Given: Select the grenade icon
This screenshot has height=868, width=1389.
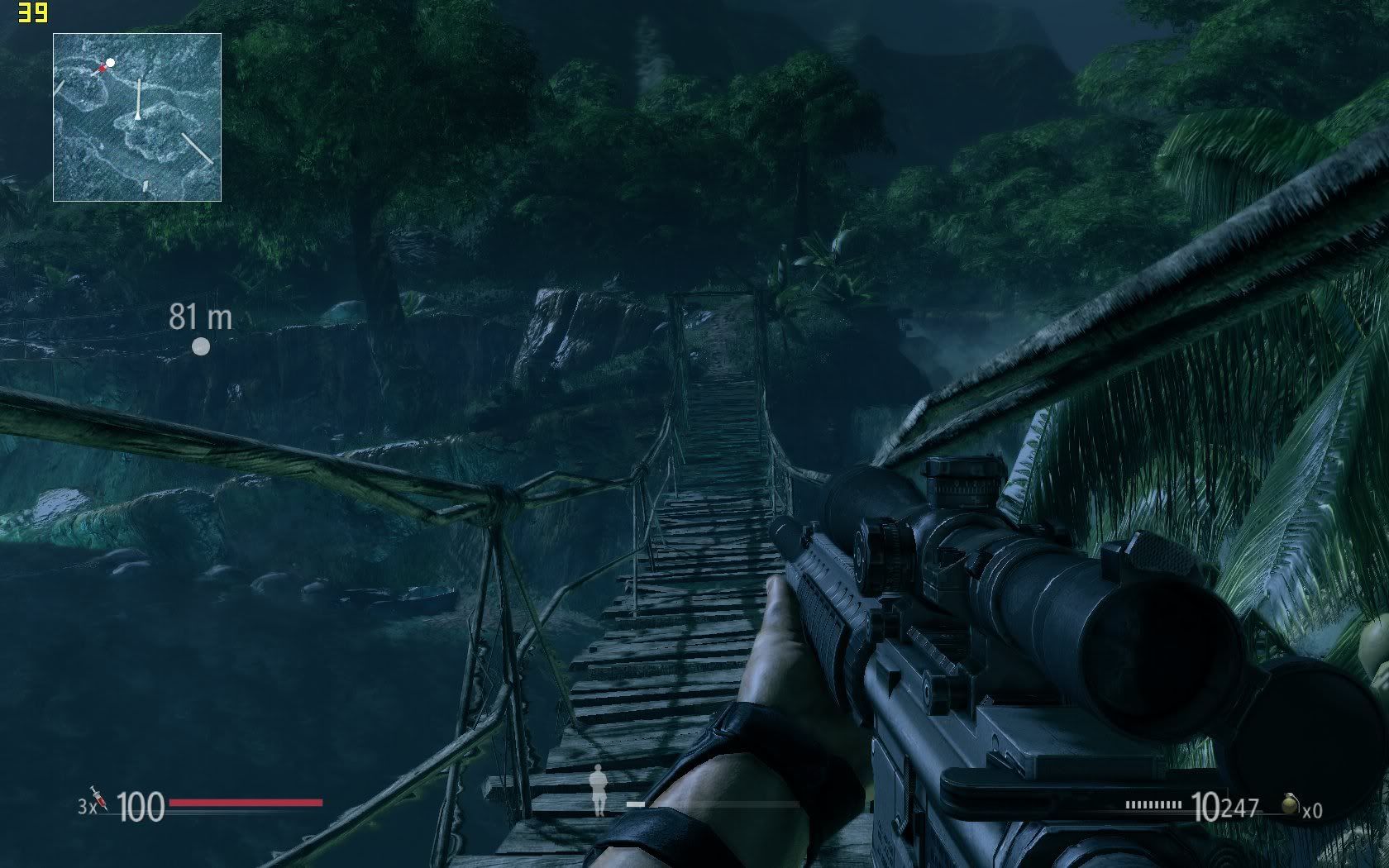Looking at the screenshot, I should pos(1290,805).
